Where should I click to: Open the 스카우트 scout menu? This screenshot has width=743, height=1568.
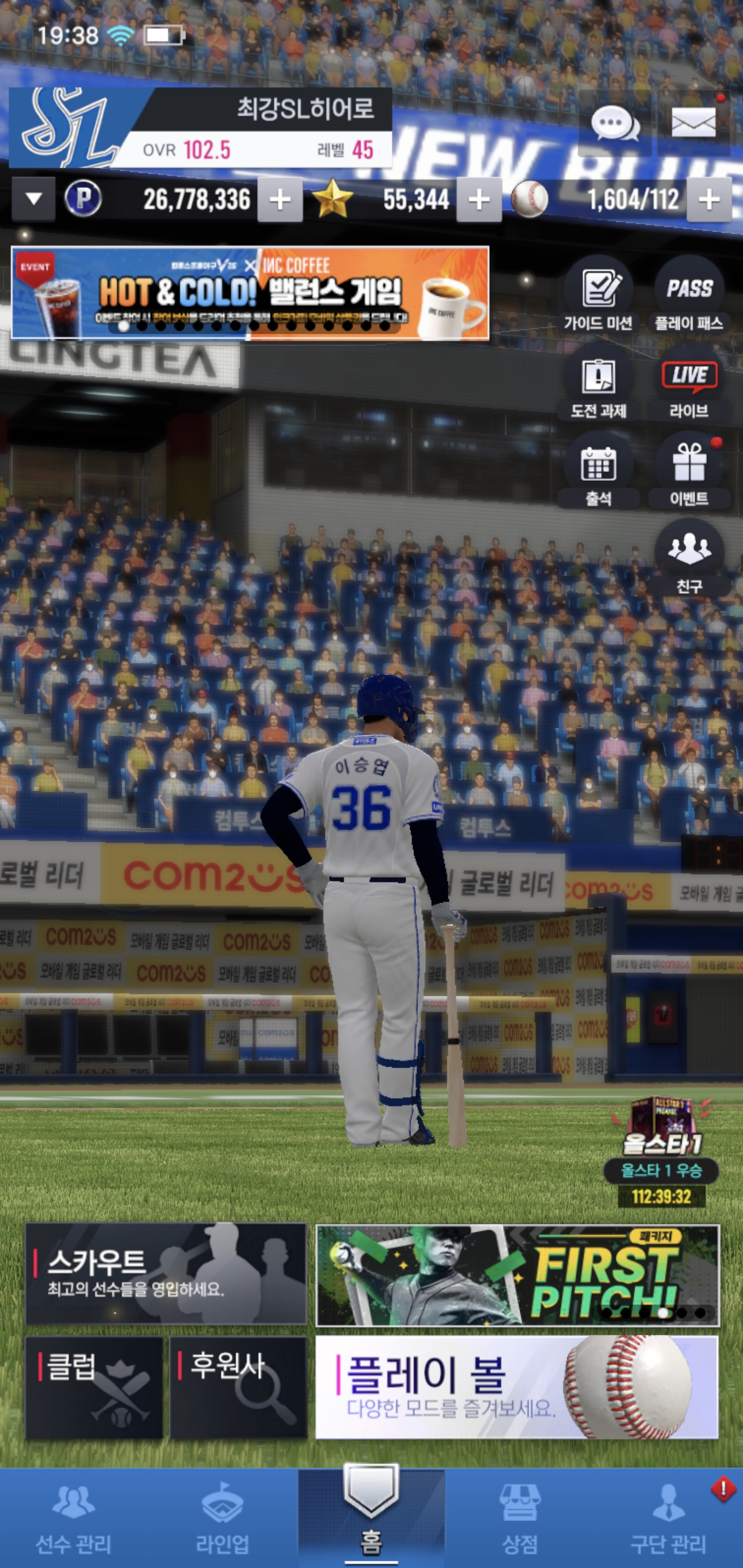point(166,1273)
